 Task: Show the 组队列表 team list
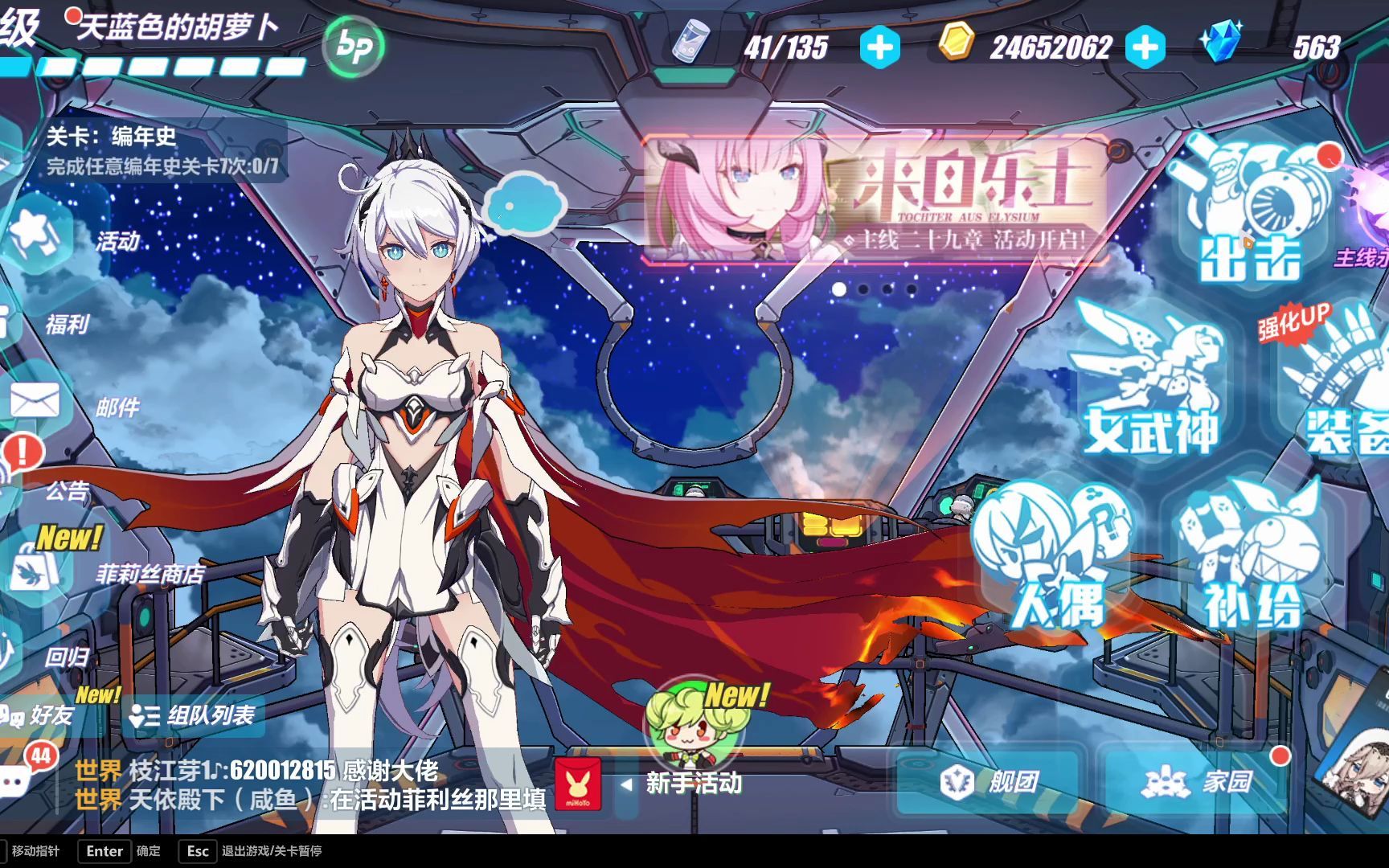tap(193, 715)
